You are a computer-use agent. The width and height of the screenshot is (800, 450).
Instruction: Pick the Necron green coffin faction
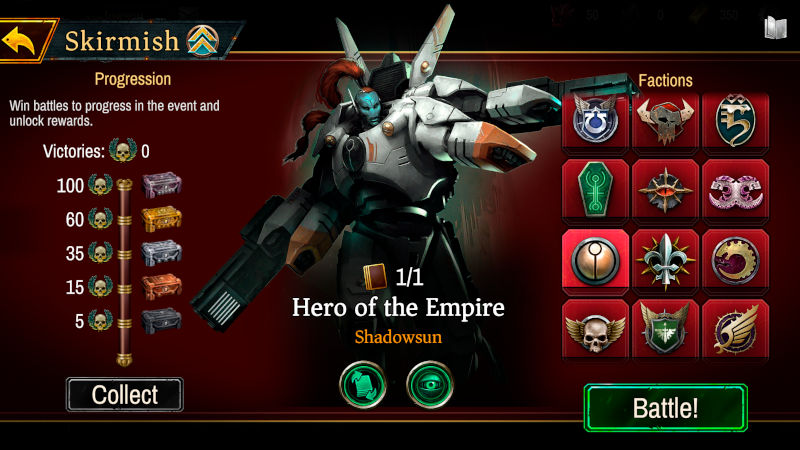point(595,190)
